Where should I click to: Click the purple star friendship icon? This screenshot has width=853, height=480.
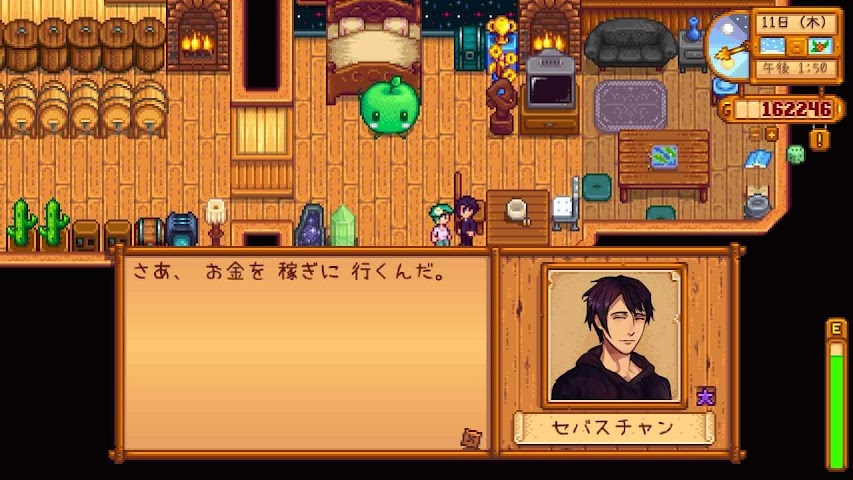(x=706, y=396)
